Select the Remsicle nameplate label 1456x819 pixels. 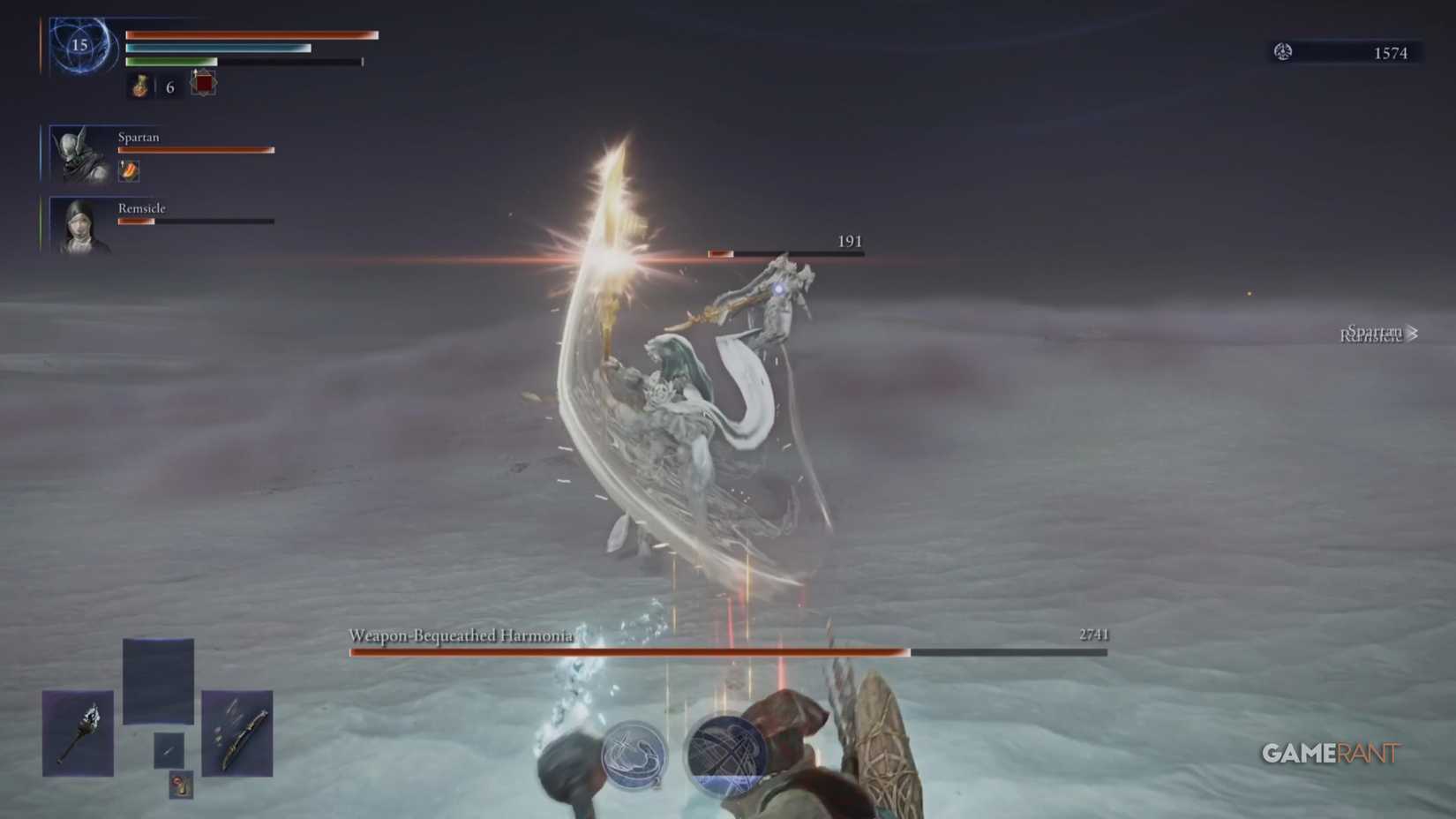pos(140,208)
